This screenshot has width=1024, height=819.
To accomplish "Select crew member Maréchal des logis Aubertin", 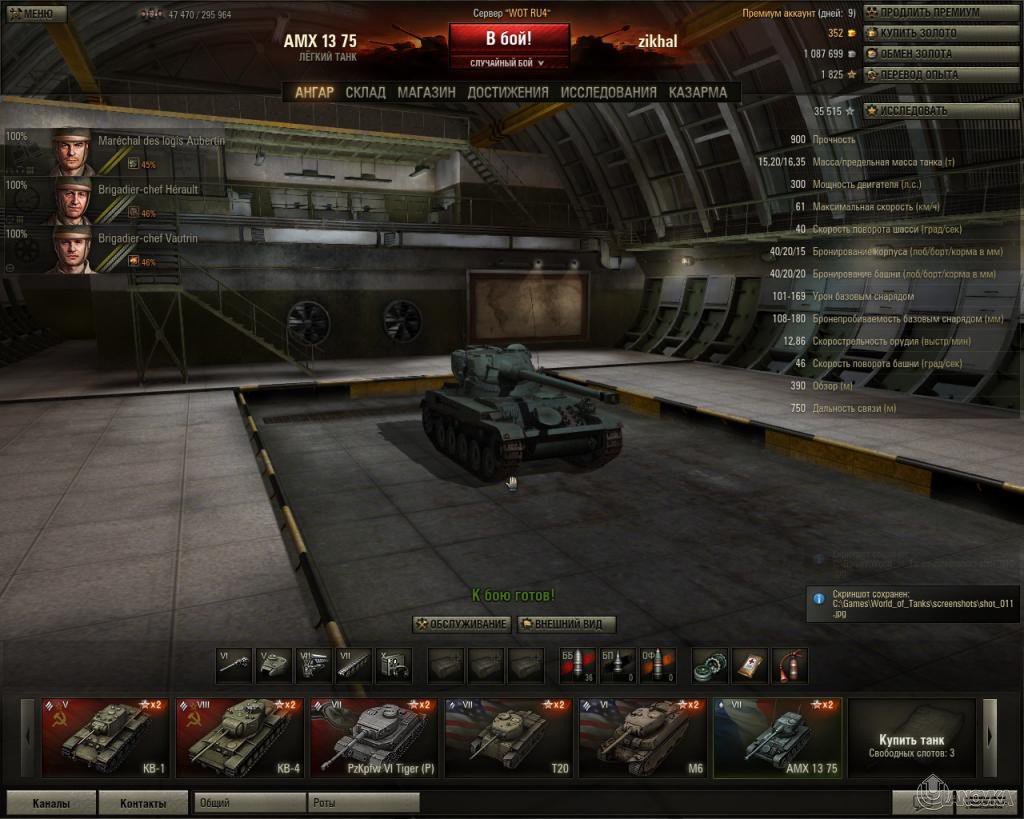I will coord(115,151).
